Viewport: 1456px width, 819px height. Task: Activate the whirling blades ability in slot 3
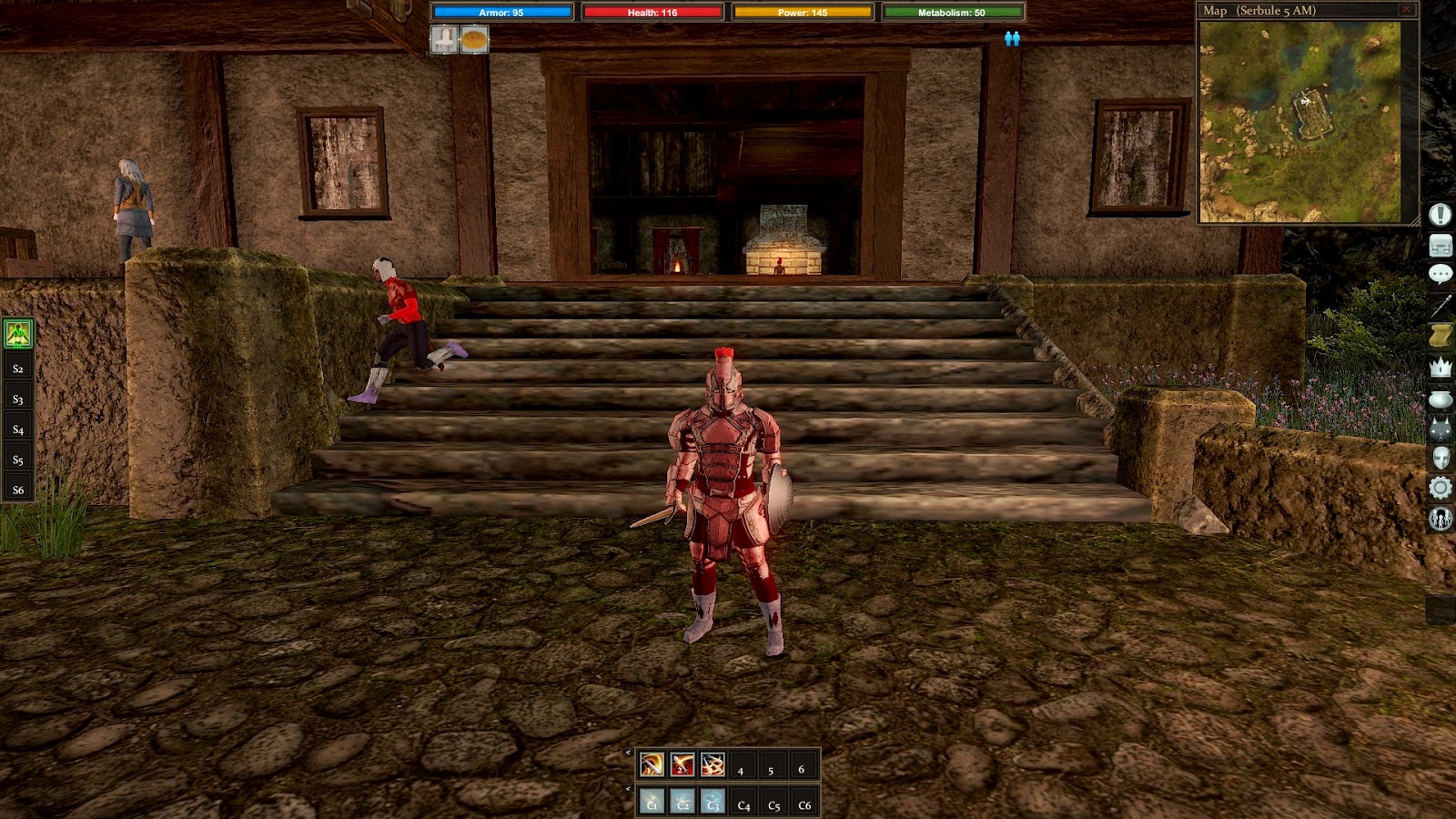point(713,765)
